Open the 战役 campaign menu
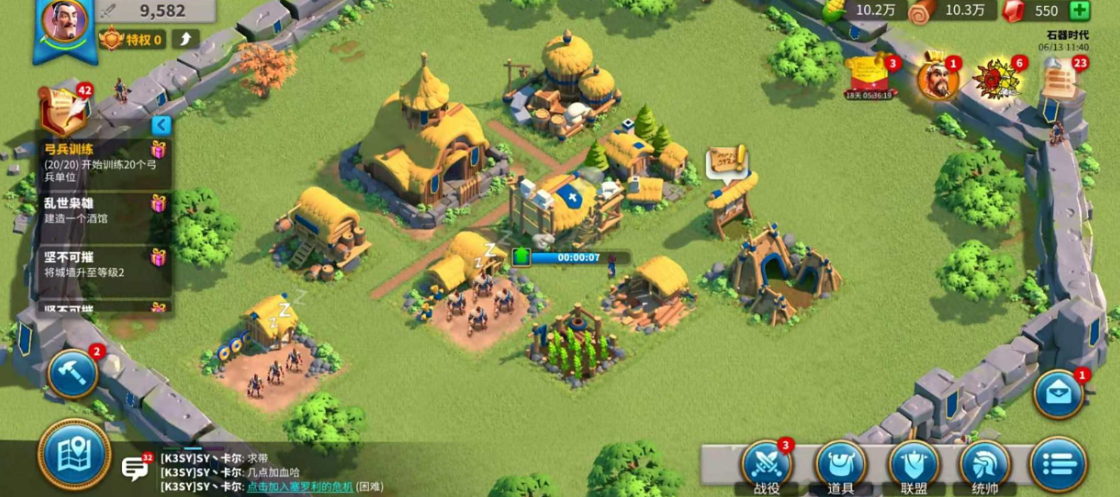The width and height of the screenshot is (1120, 497). [767, 464]
